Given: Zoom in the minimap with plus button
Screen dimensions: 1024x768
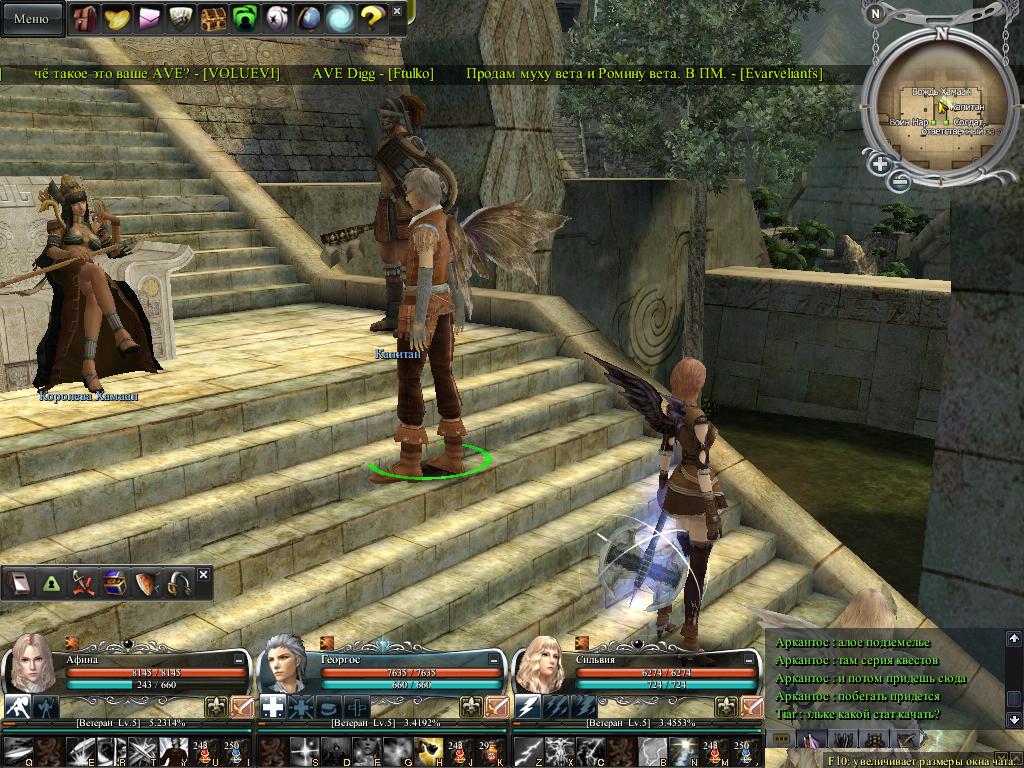Looking at the screenshot, I should pyautogui.click(x=880, y=164).
